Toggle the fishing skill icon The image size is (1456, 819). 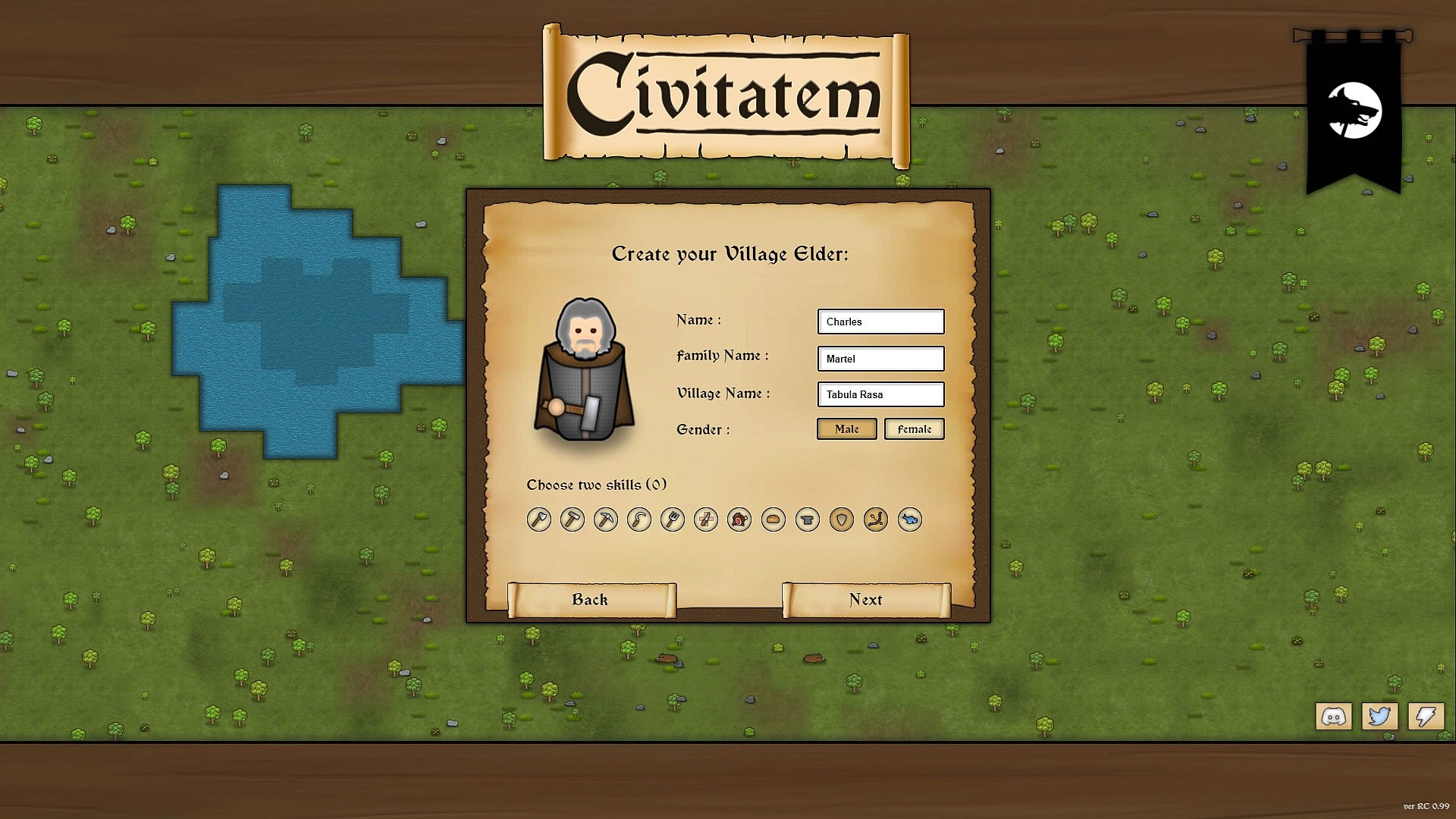point(908,519)
